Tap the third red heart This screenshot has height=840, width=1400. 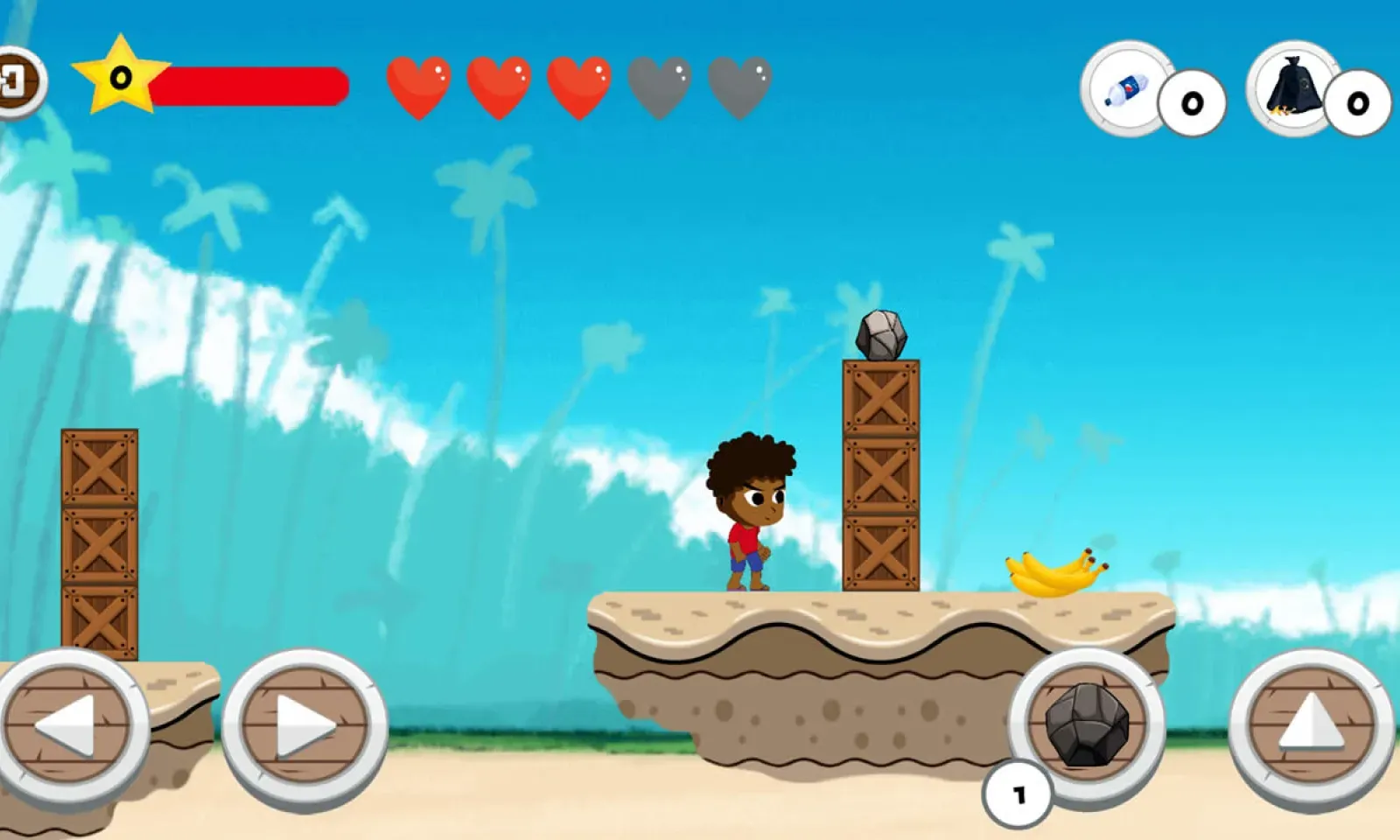577,87
